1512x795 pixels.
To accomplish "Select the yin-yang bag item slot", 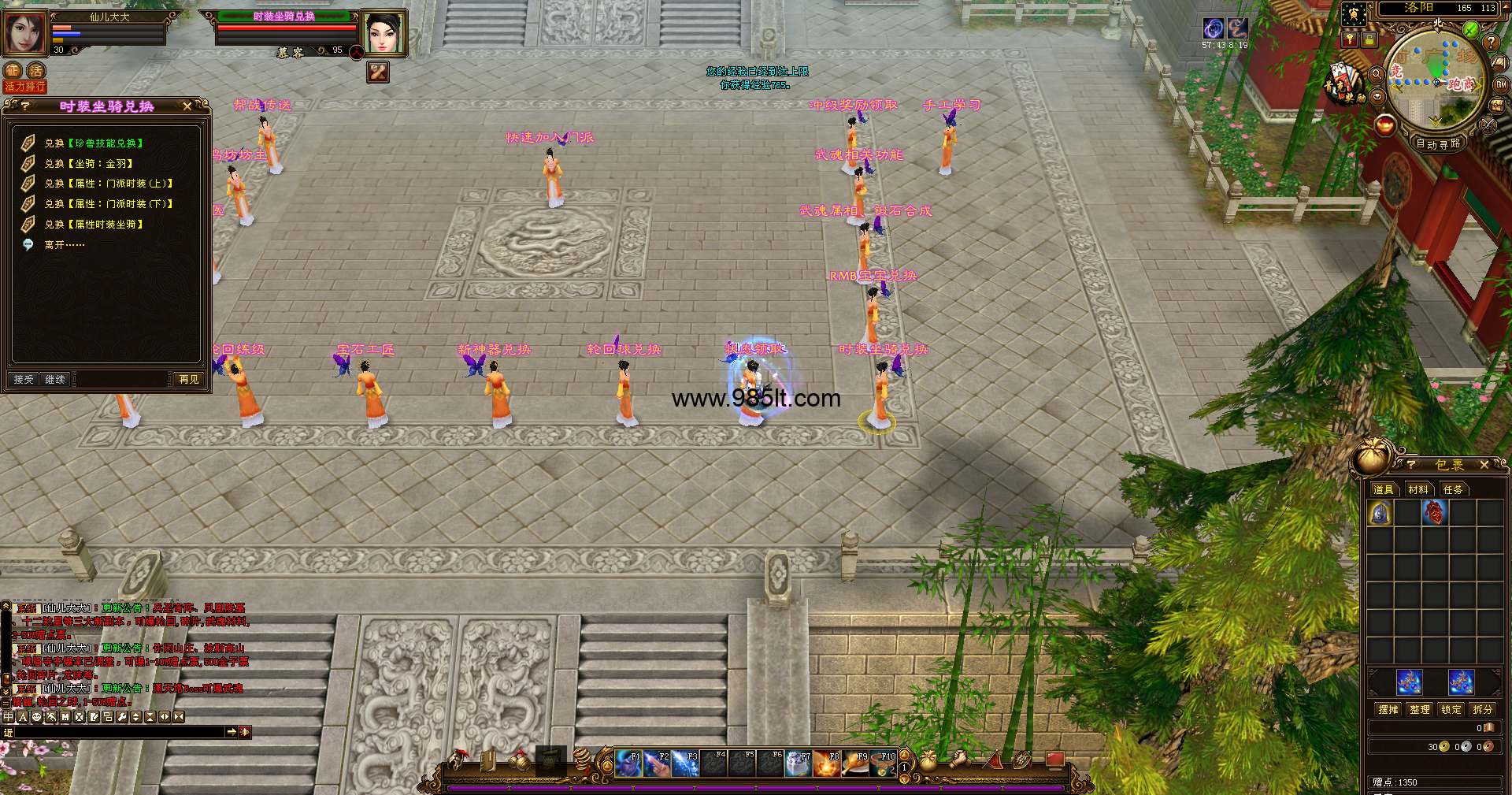I will point(1380,514).
